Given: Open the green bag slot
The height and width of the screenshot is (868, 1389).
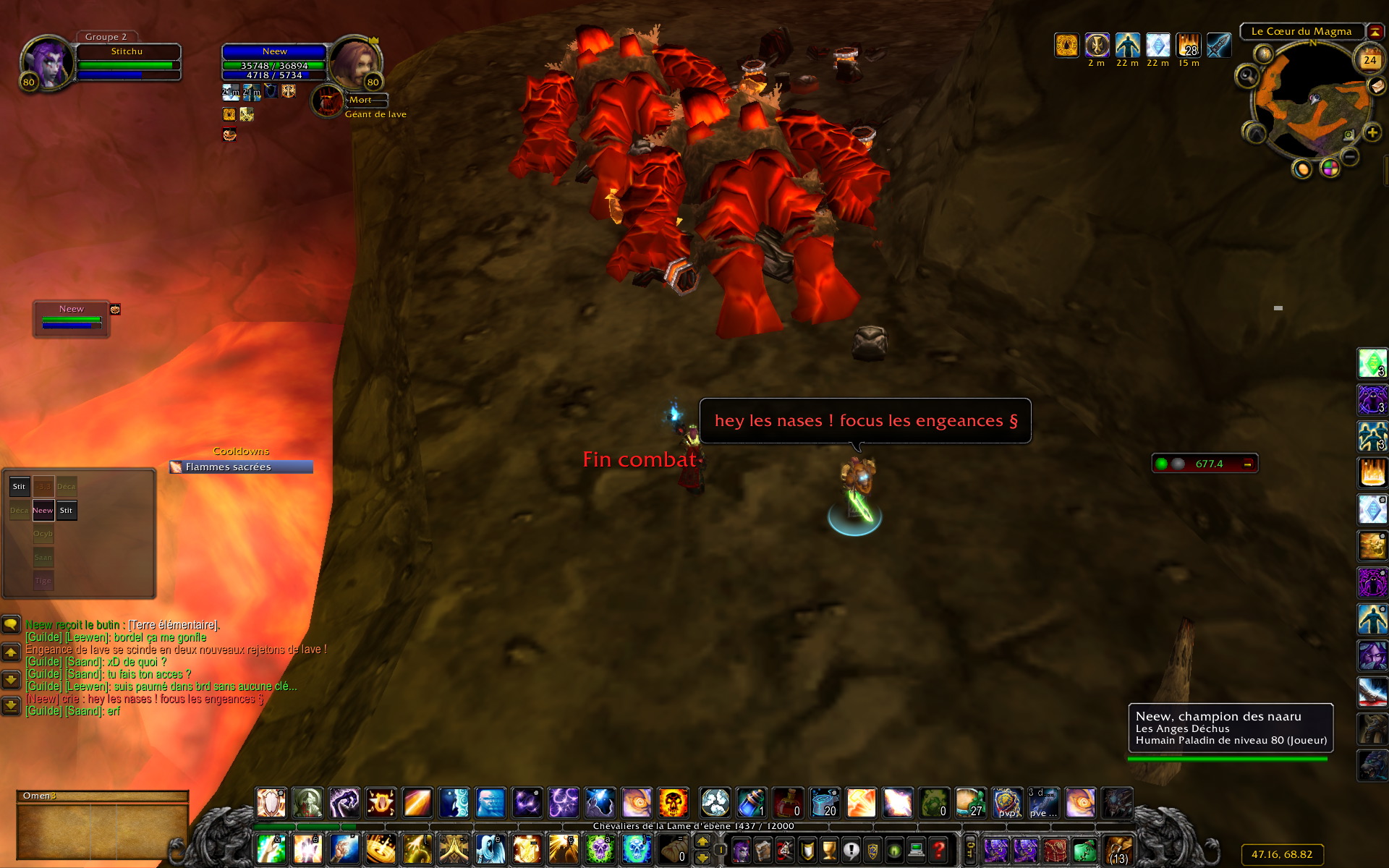Looking at the screenshot, I should (1084, 849).
